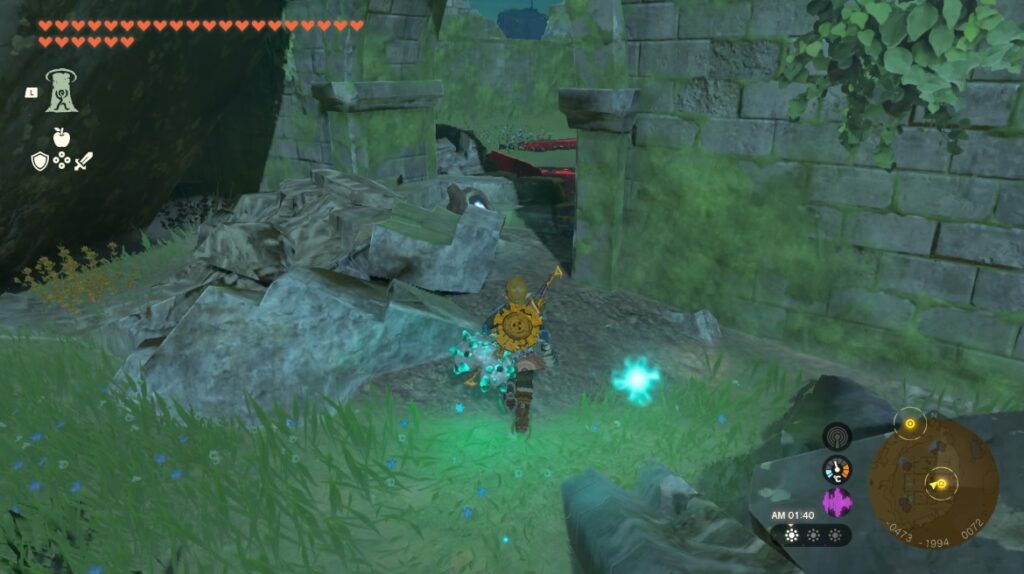Open the sword quick-select icon

[84, 160]
